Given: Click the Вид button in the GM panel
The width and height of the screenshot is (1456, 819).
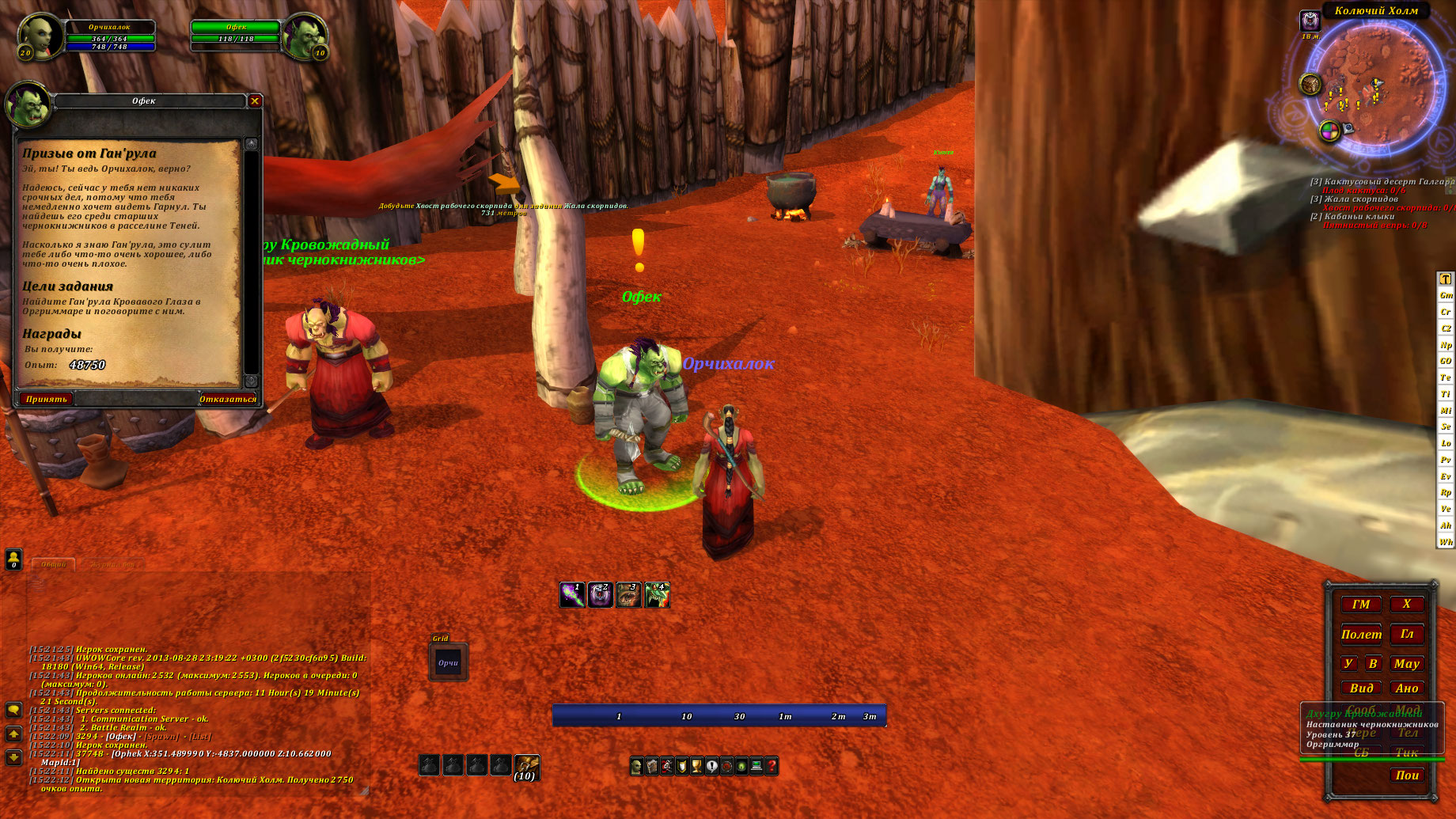Looking at the screenshot, I should coord(1361,688).
